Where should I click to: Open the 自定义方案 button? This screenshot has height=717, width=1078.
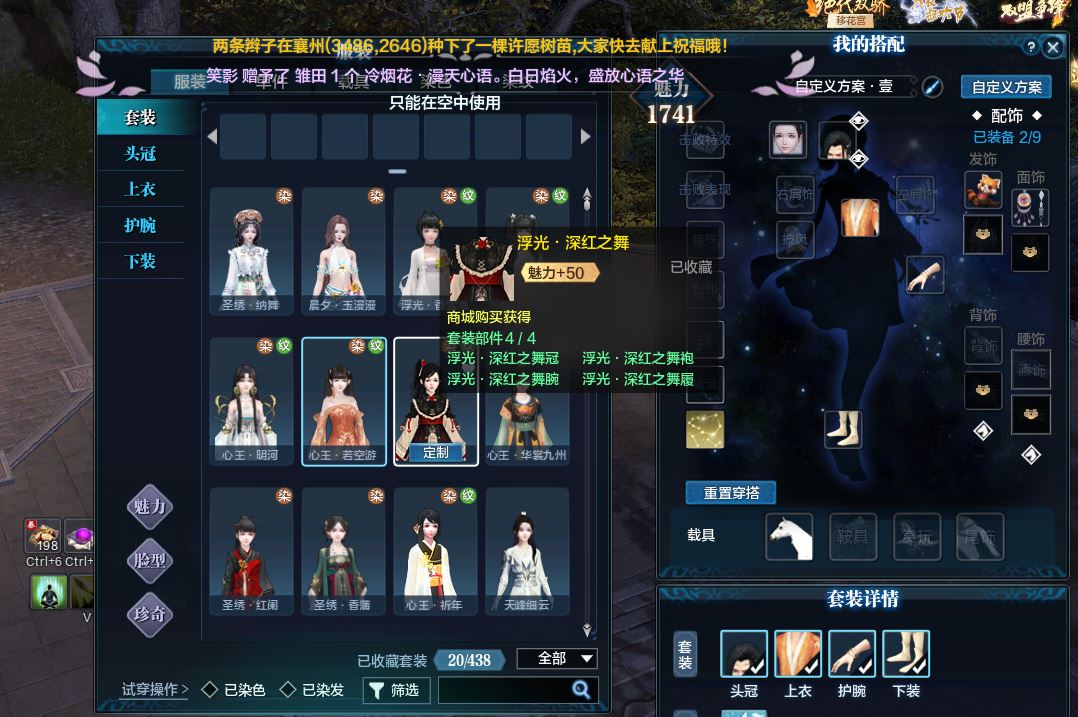(x=1006, y=87)
